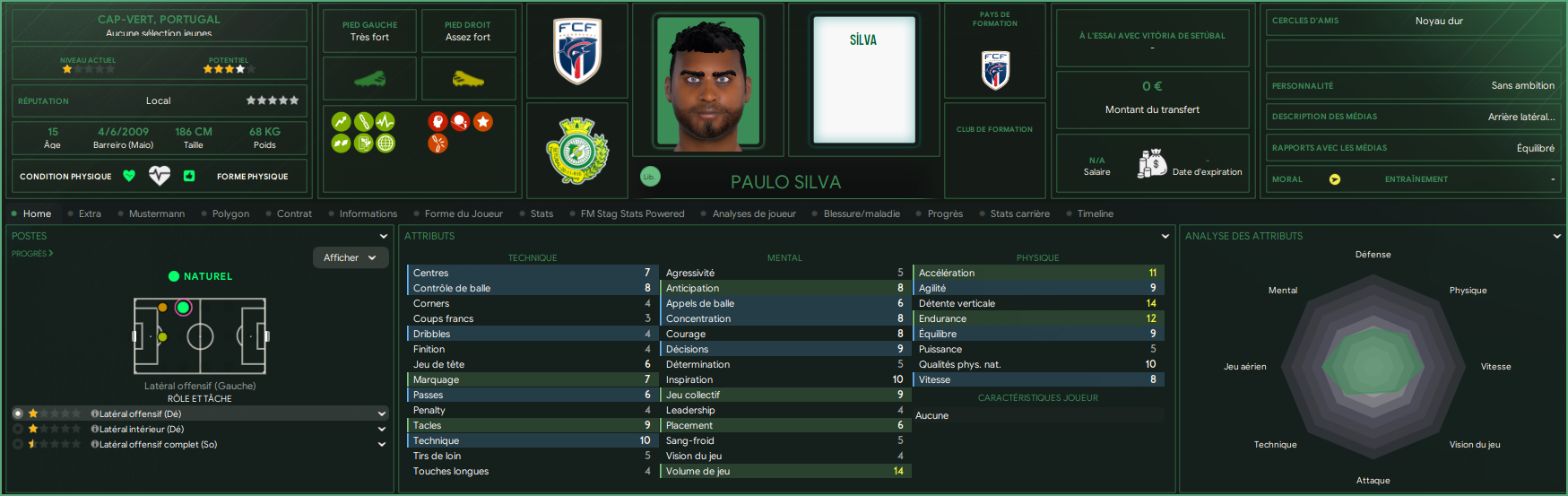This screenshot has width=1568, height=496.
Task: Show the Informations tab
Action: (x=368, y=213)
